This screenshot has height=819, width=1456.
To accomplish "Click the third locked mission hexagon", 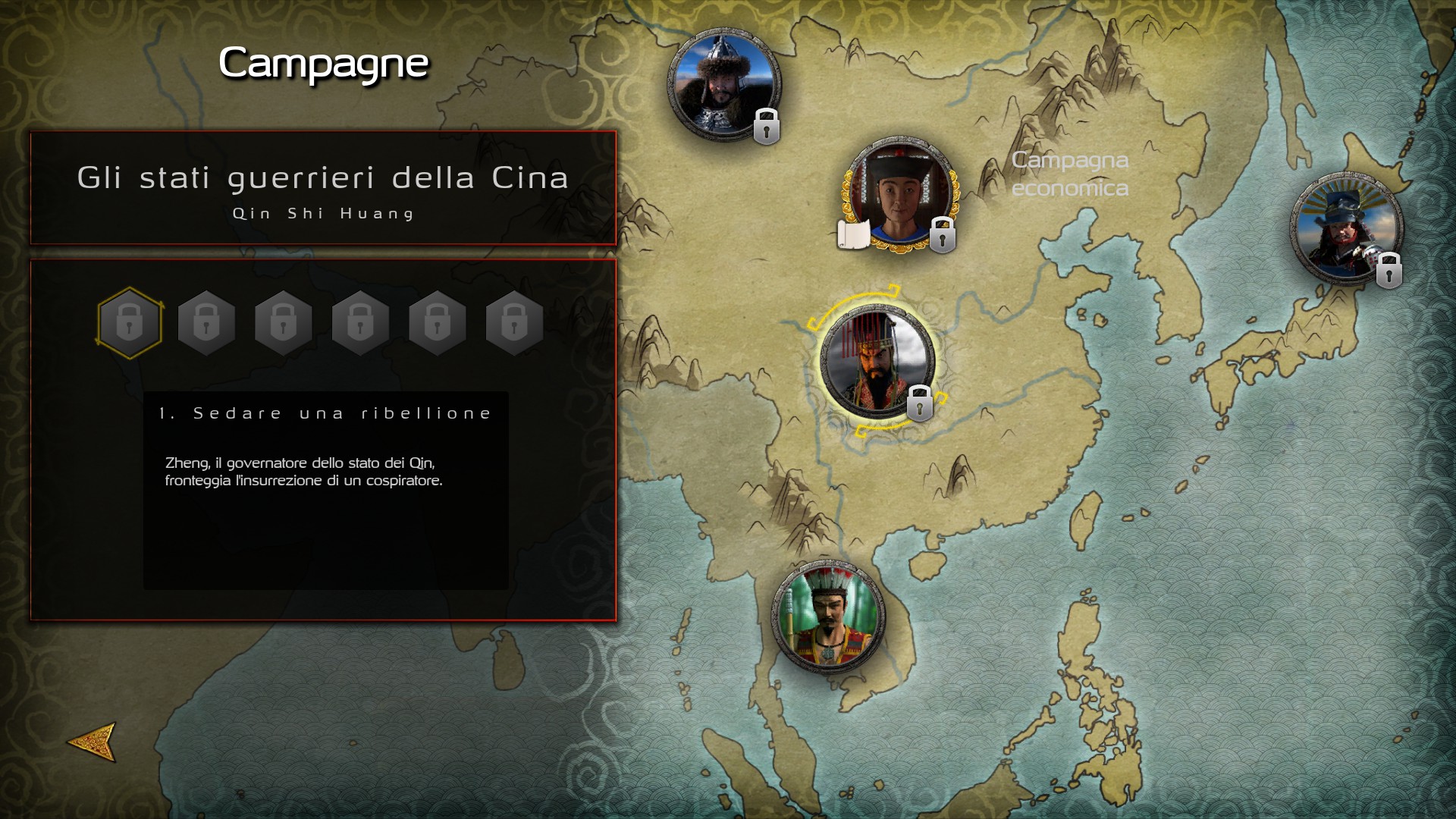I will tap(284, 322).
